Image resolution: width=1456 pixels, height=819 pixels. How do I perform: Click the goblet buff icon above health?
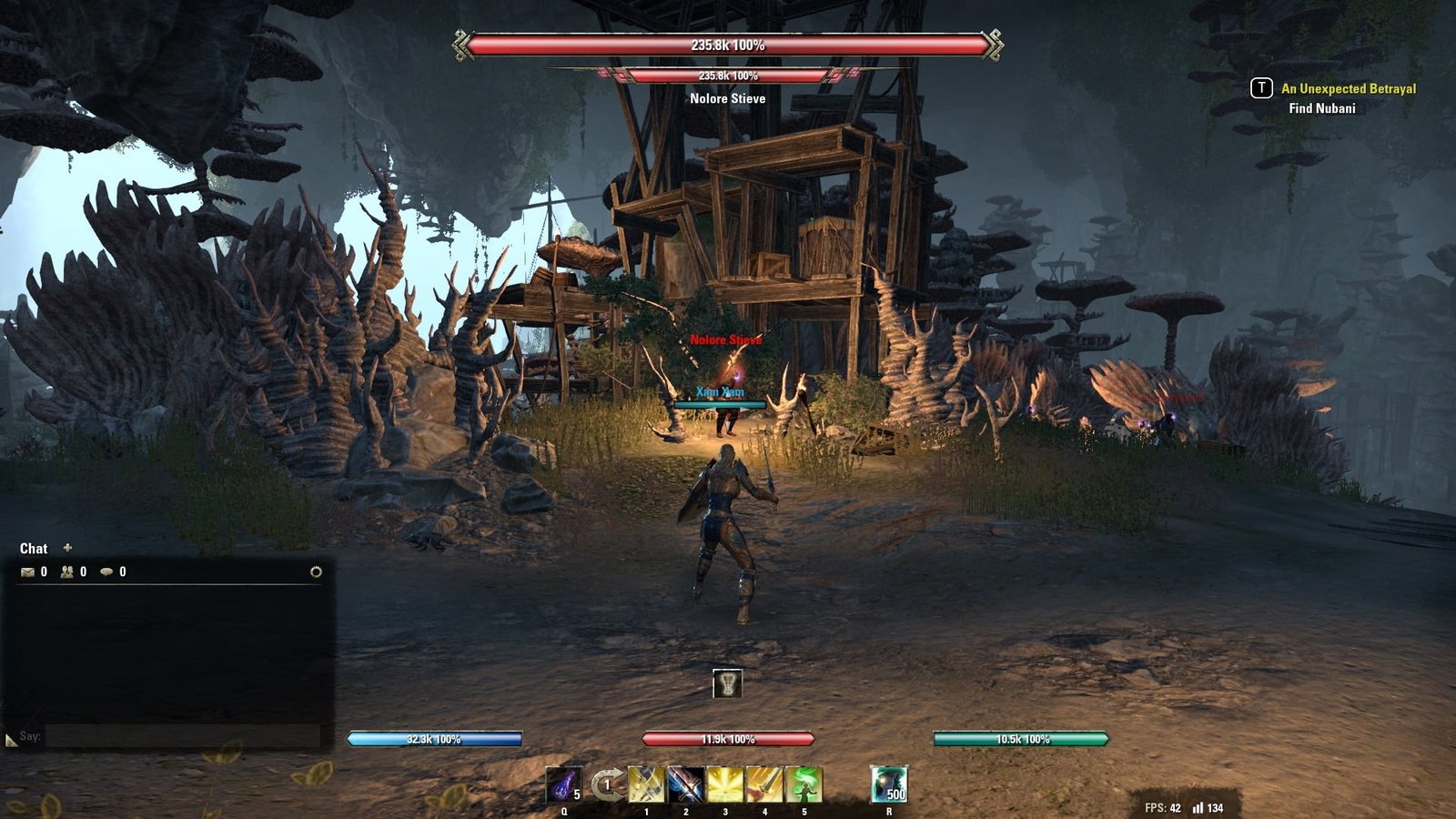coord(727,683)
